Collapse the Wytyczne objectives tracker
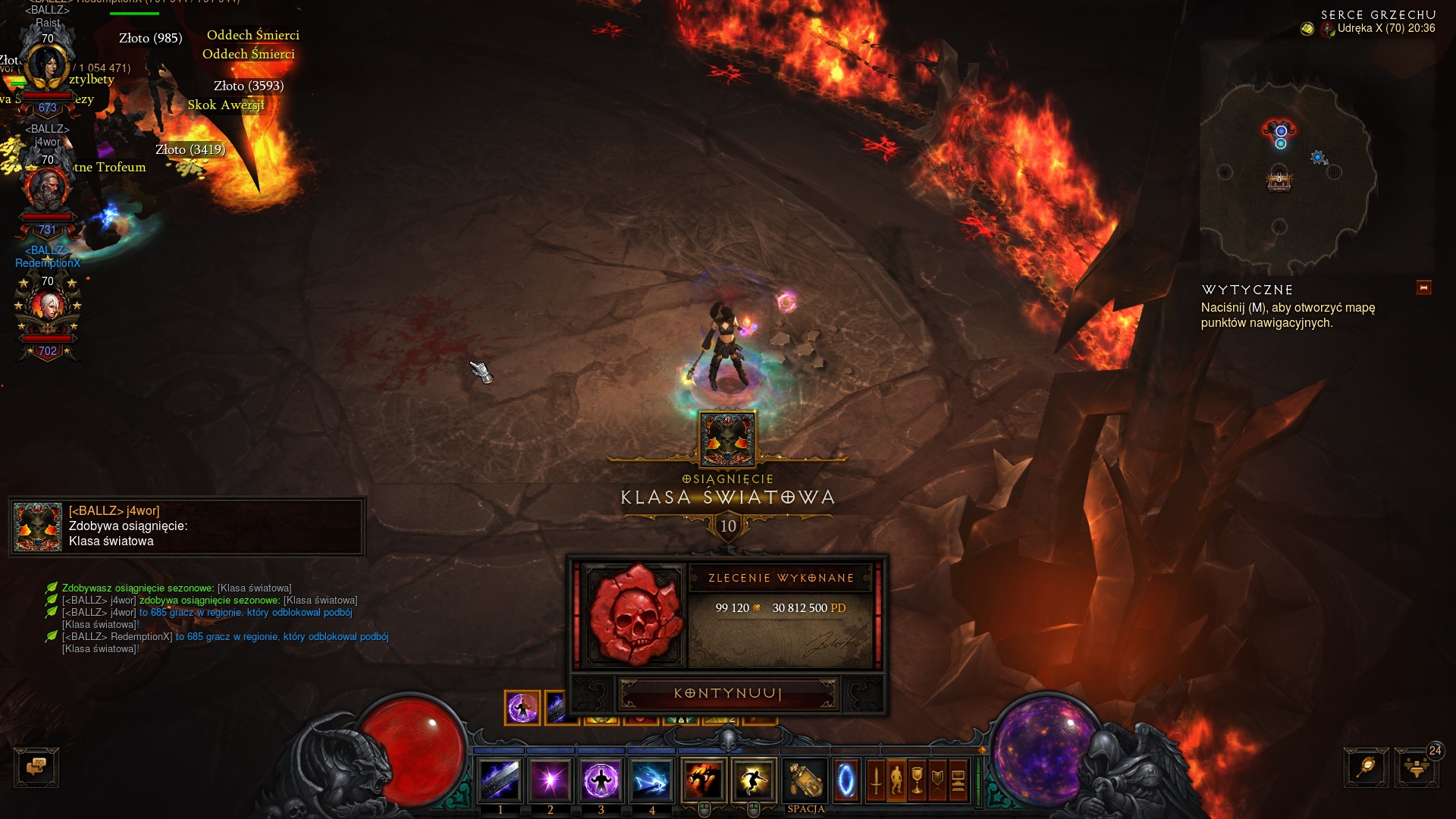The image size is (1456, 819). pyautogui.click(x=1423, y=287)
